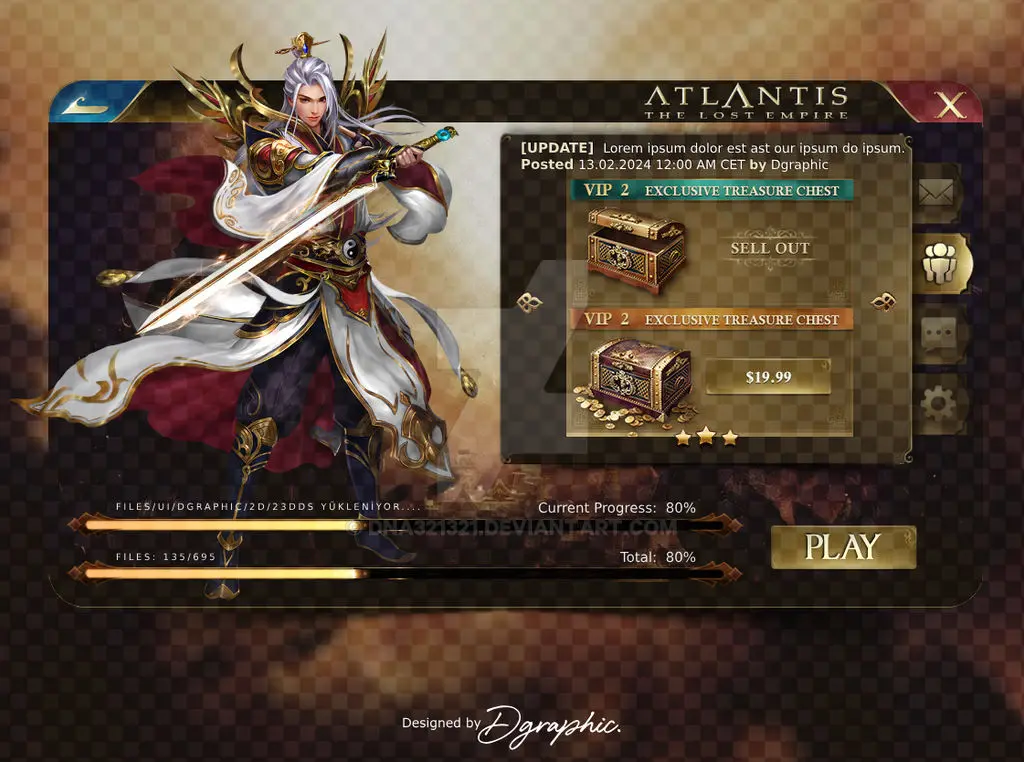Show the previous shop offer arrow

[x=530, y=302]
